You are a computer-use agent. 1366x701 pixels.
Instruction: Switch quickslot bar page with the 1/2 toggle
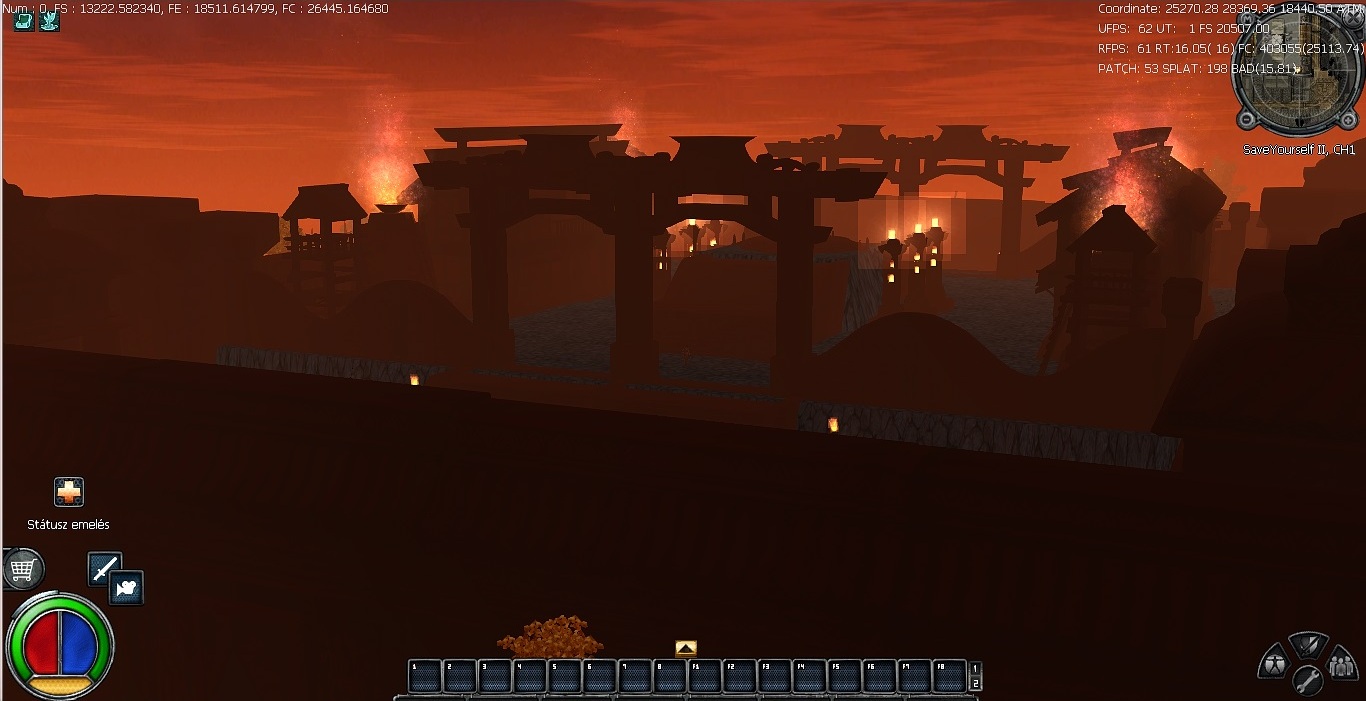pyautogui.click(x=976, y=676)
